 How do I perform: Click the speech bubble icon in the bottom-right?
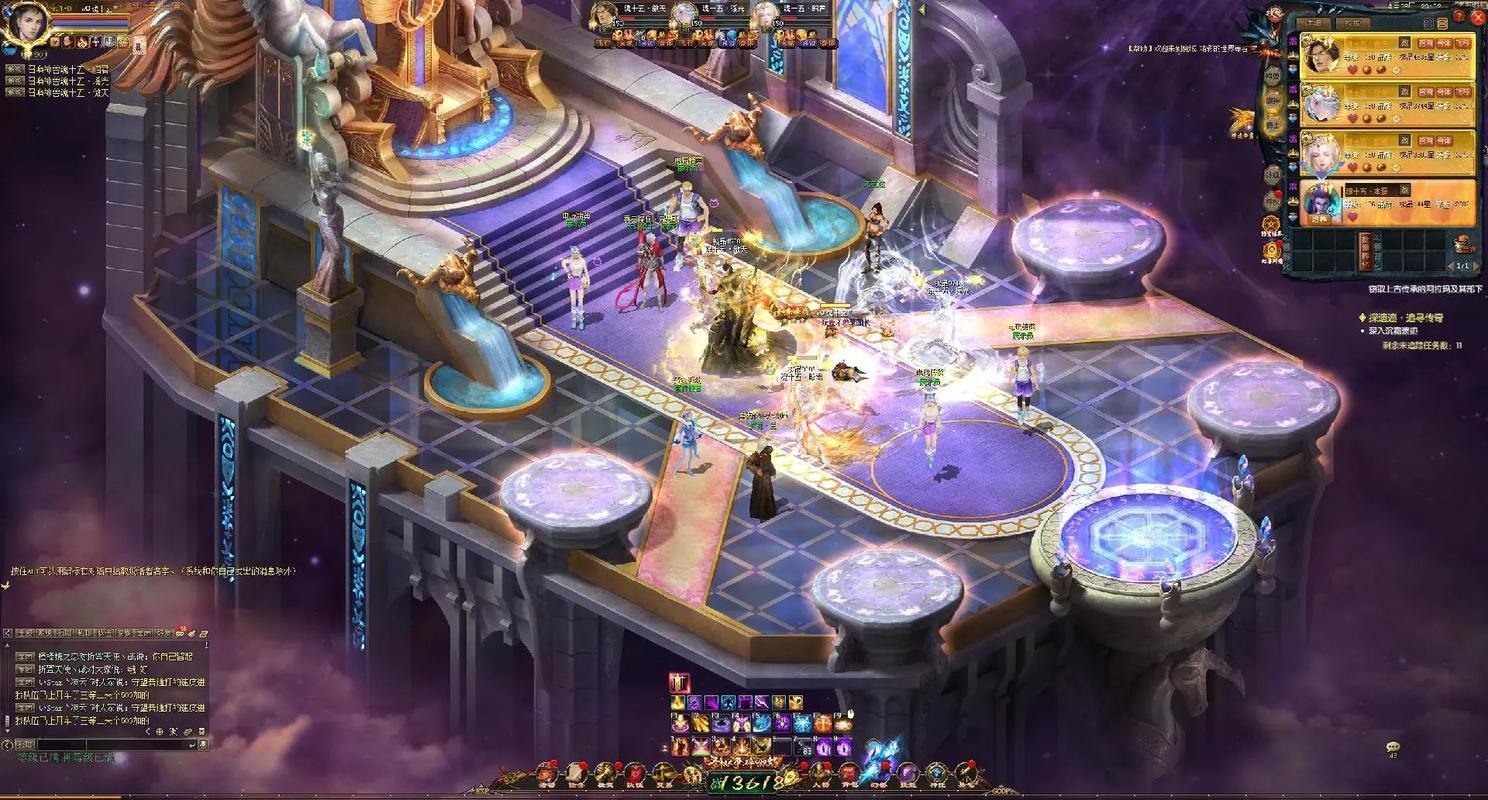(x=1392, y=747)
